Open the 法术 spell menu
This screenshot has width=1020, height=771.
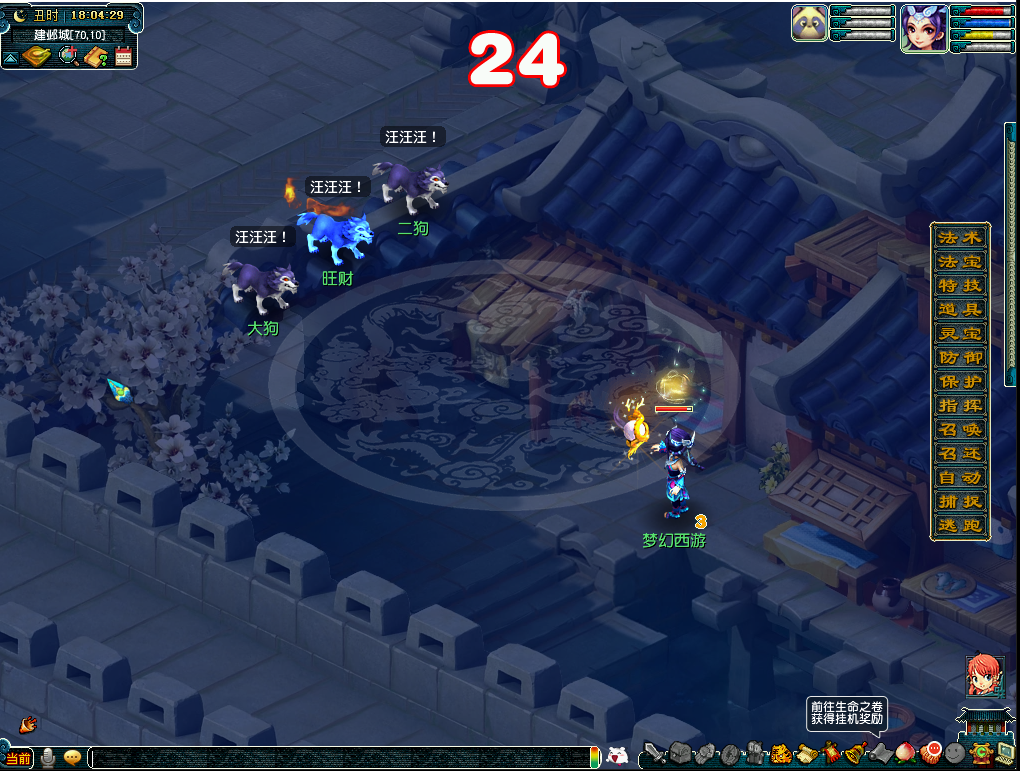point(961,238)
